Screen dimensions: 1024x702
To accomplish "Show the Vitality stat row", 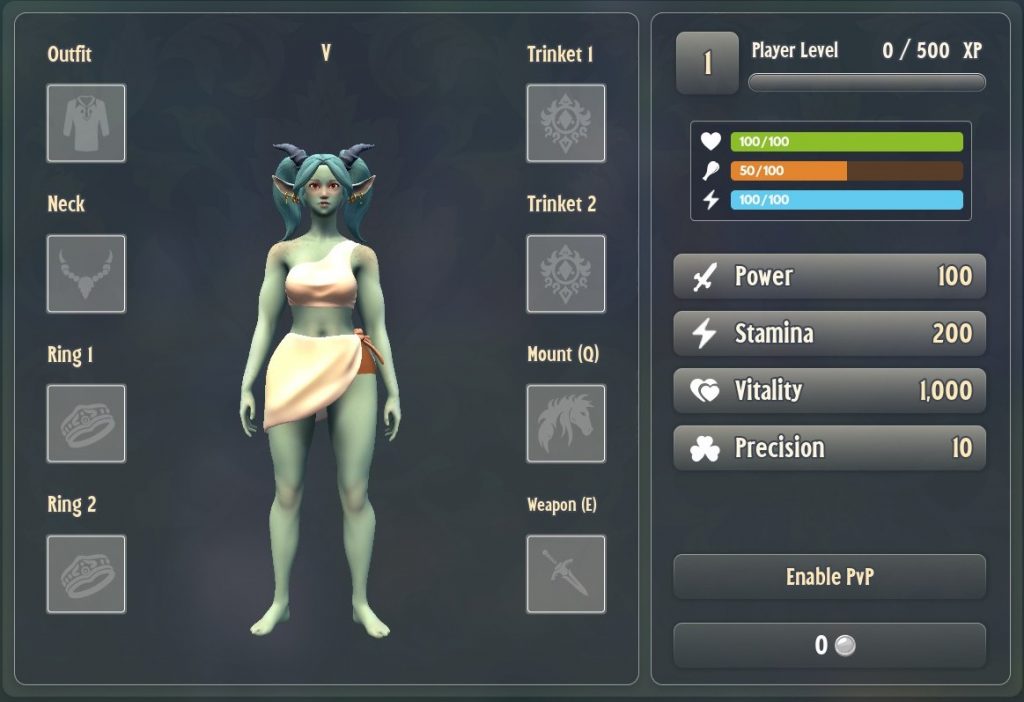I will click(829, 390).
